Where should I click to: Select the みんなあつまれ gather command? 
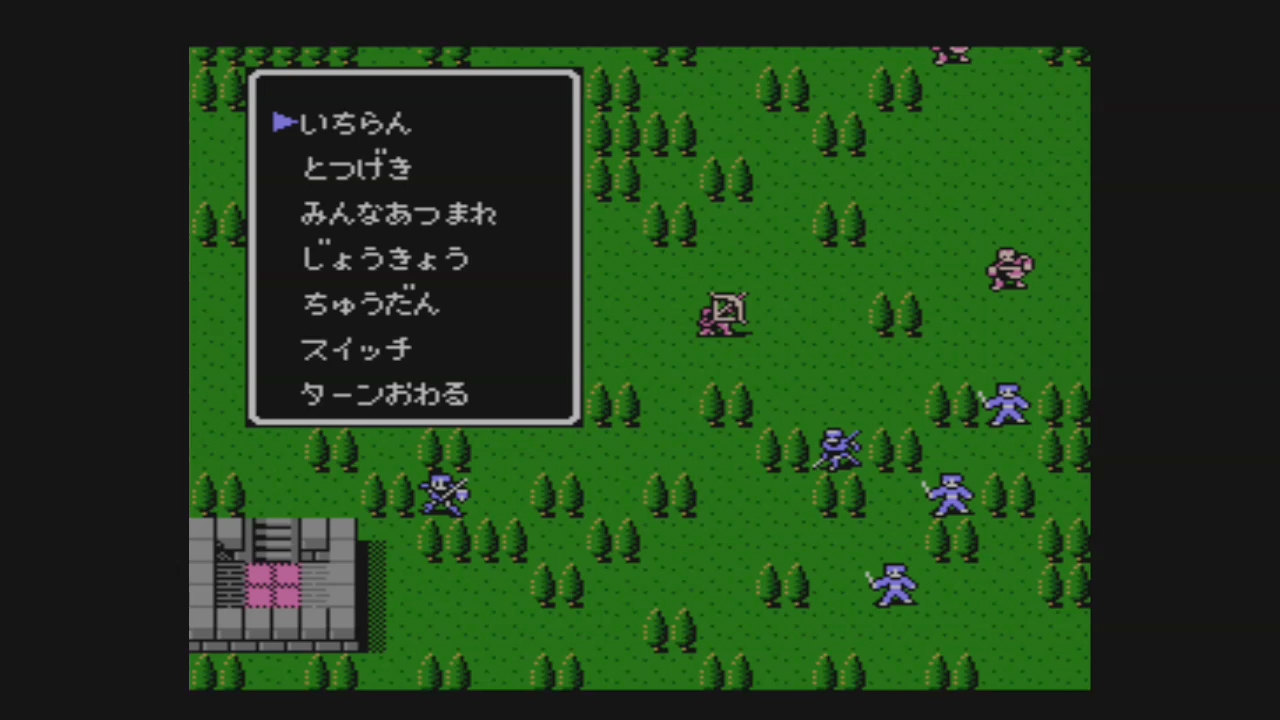click(399, 213)
